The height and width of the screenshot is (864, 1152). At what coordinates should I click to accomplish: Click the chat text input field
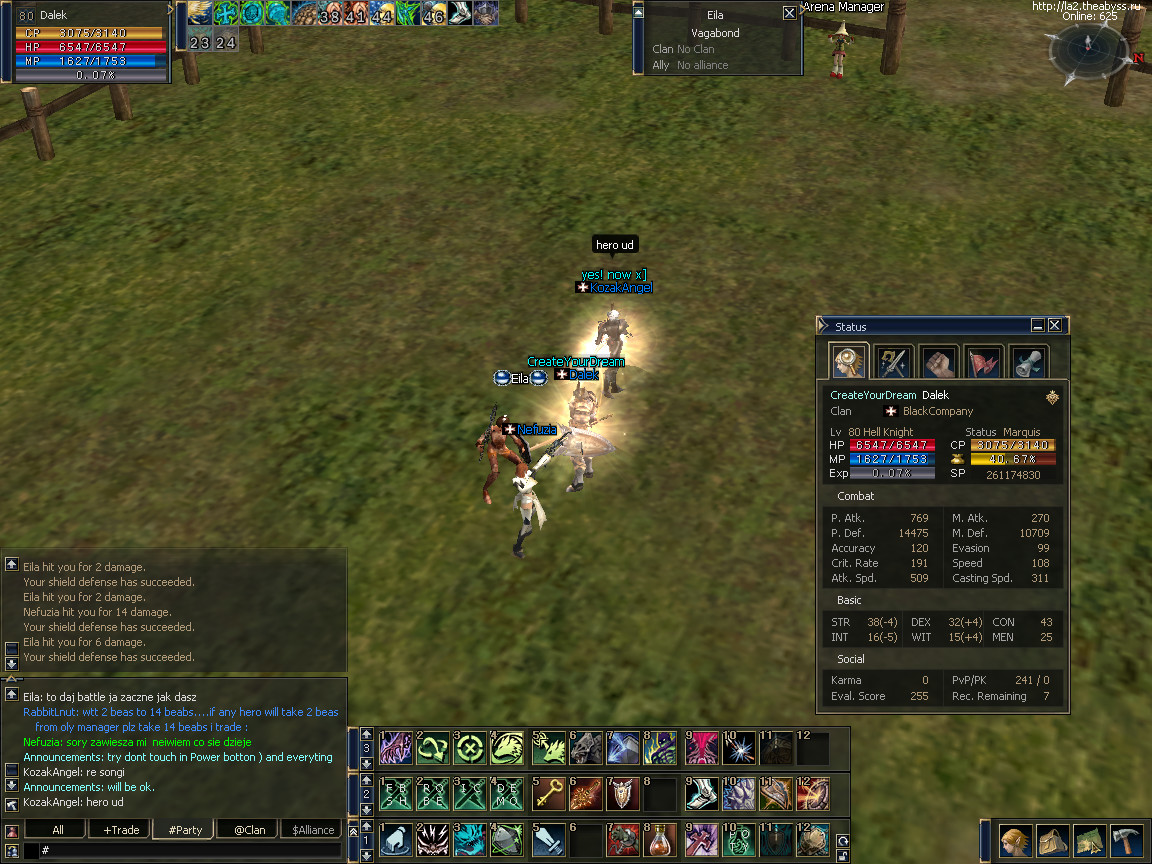[x=190, y=850]
